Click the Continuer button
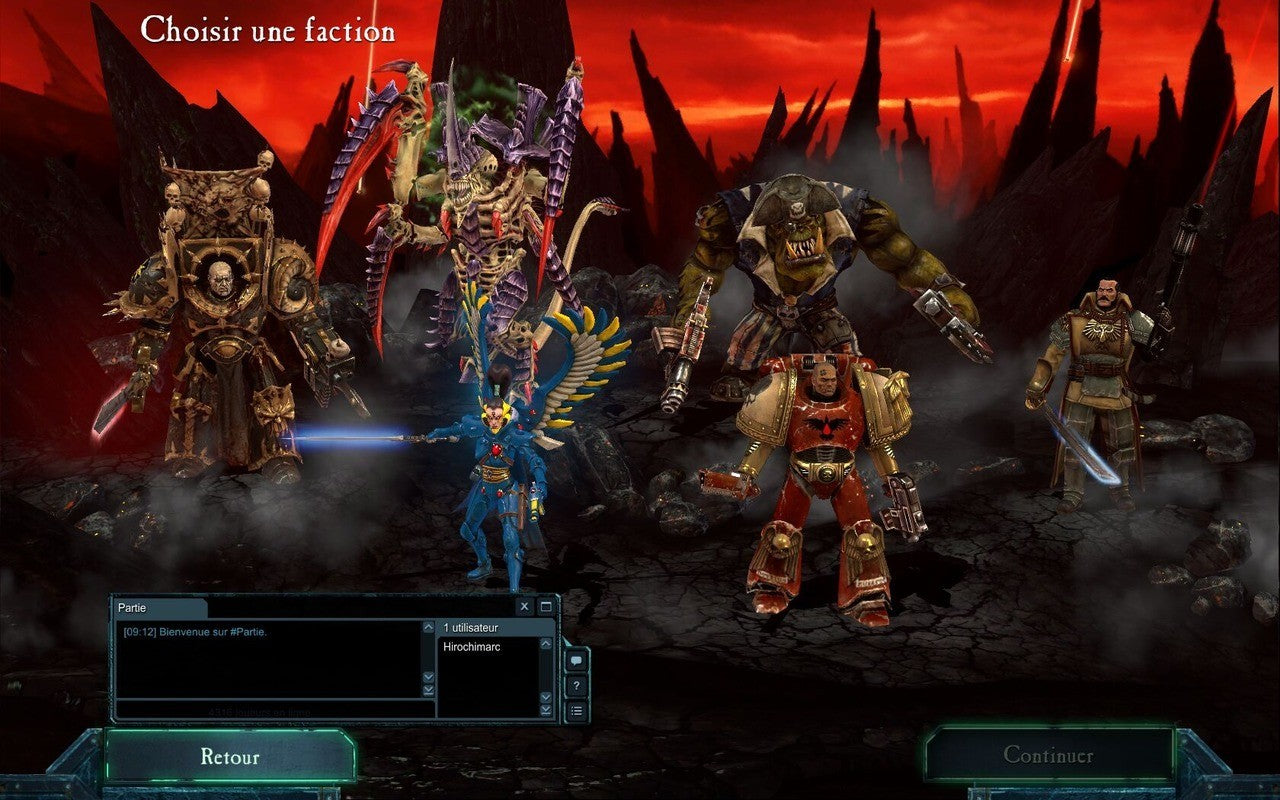Image resolution: width=1280 pixels, height=800 pixels. 1048,755
